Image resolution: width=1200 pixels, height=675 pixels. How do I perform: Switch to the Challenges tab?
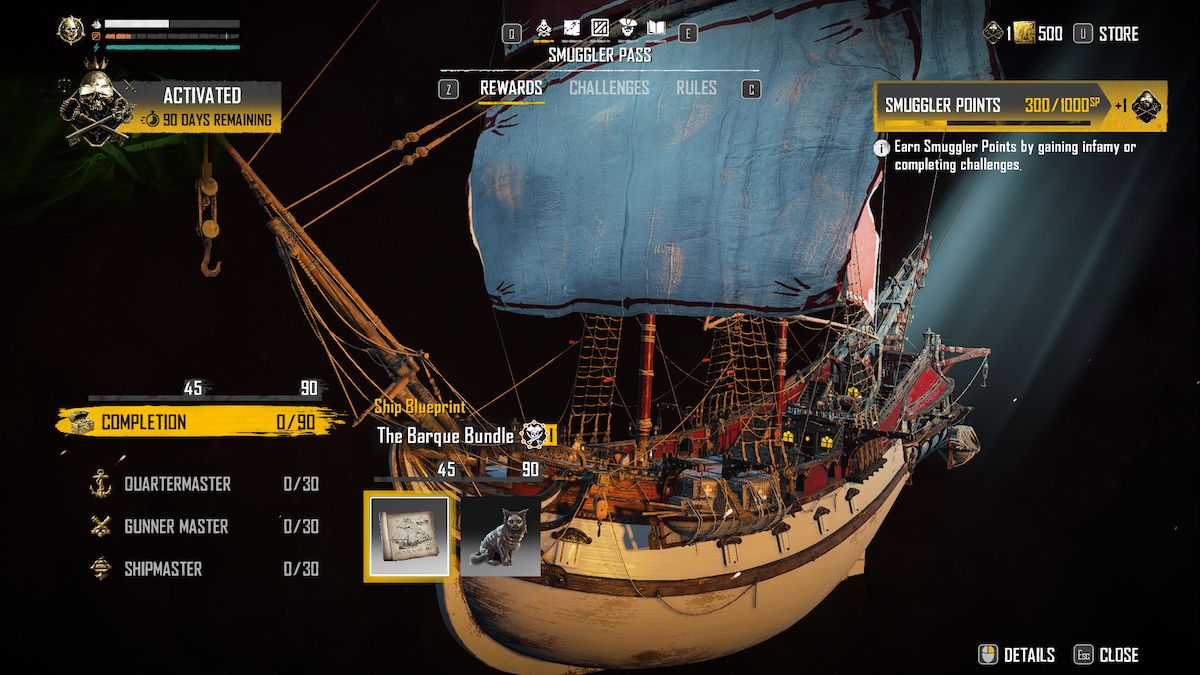point(609,88)
